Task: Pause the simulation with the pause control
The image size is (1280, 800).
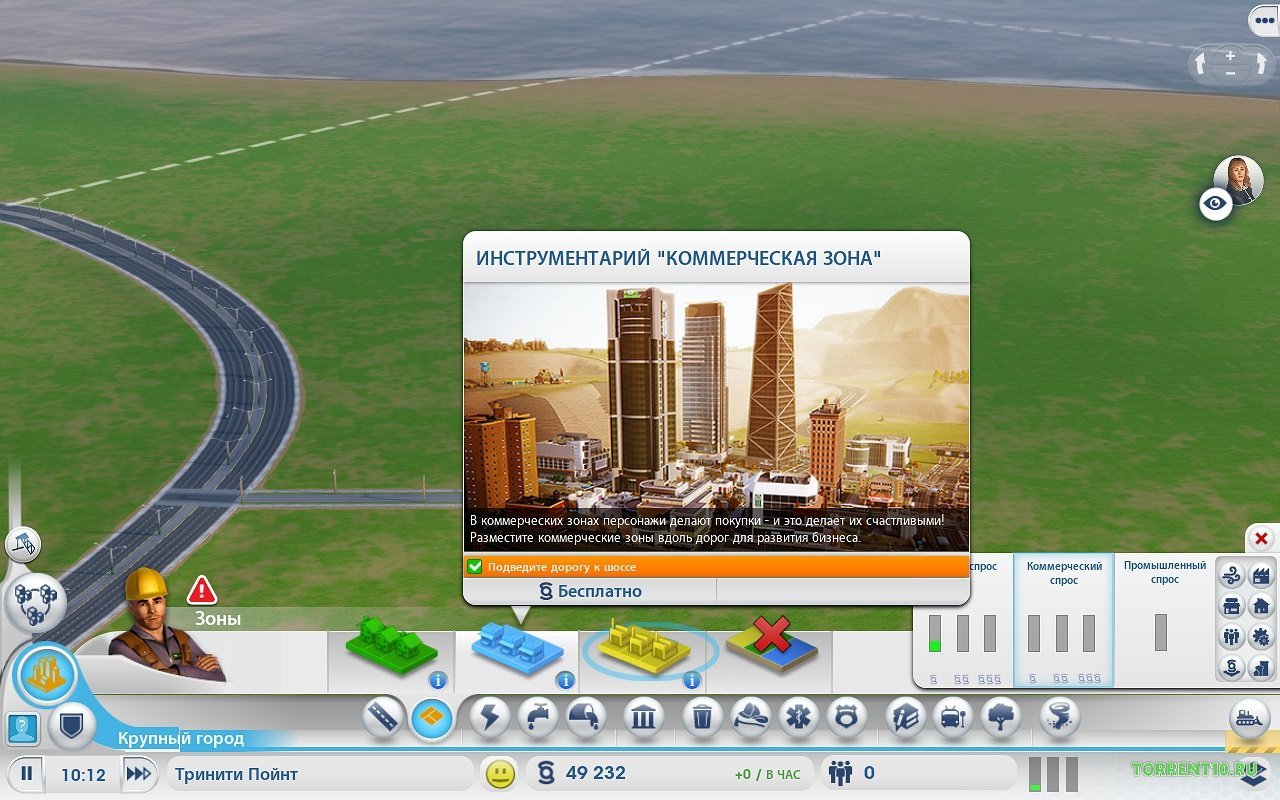Action: click(28, 773)
